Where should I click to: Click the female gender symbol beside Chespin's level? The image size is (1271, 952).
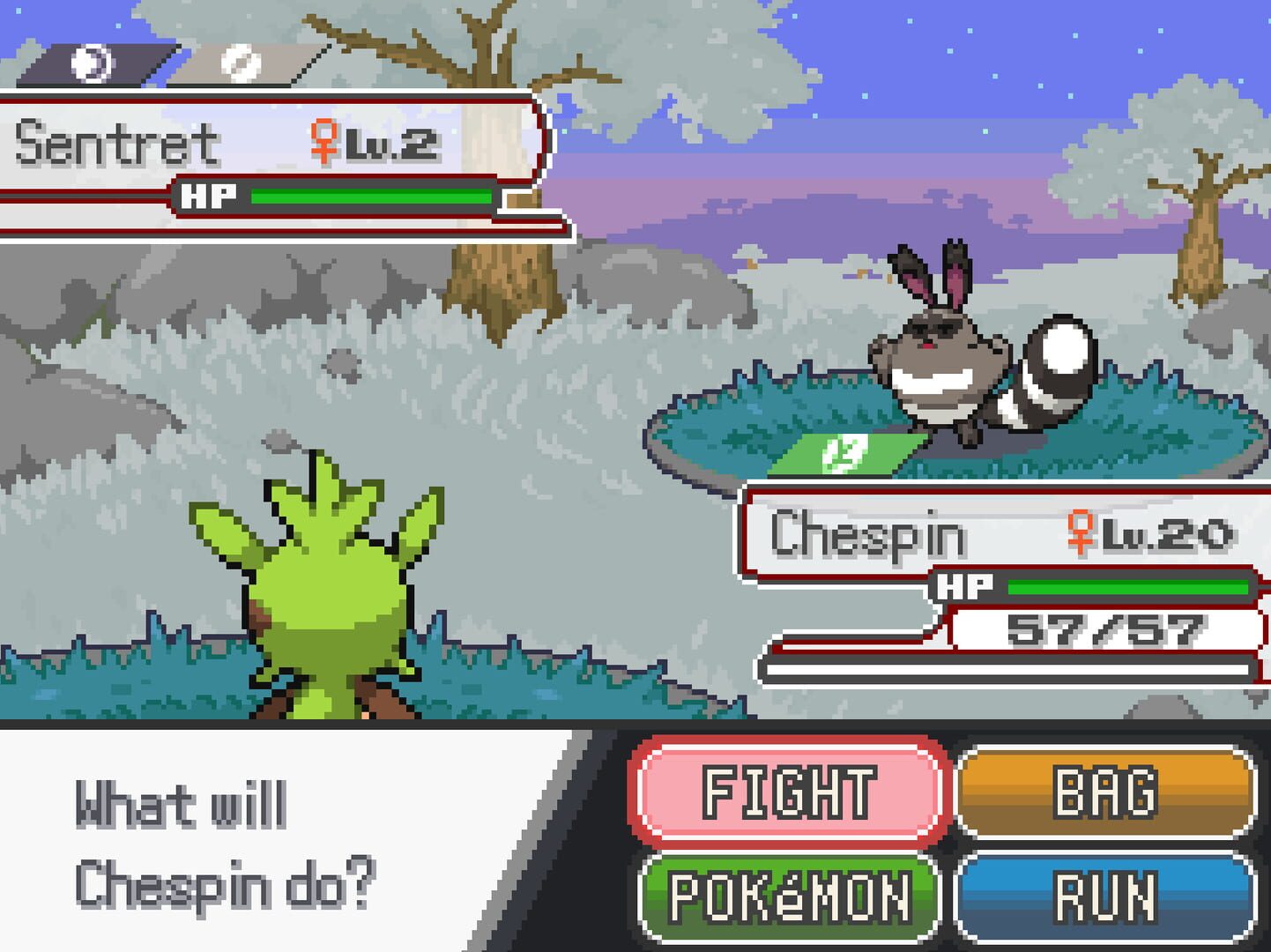pyautogui.click(x=1081, y=534)
